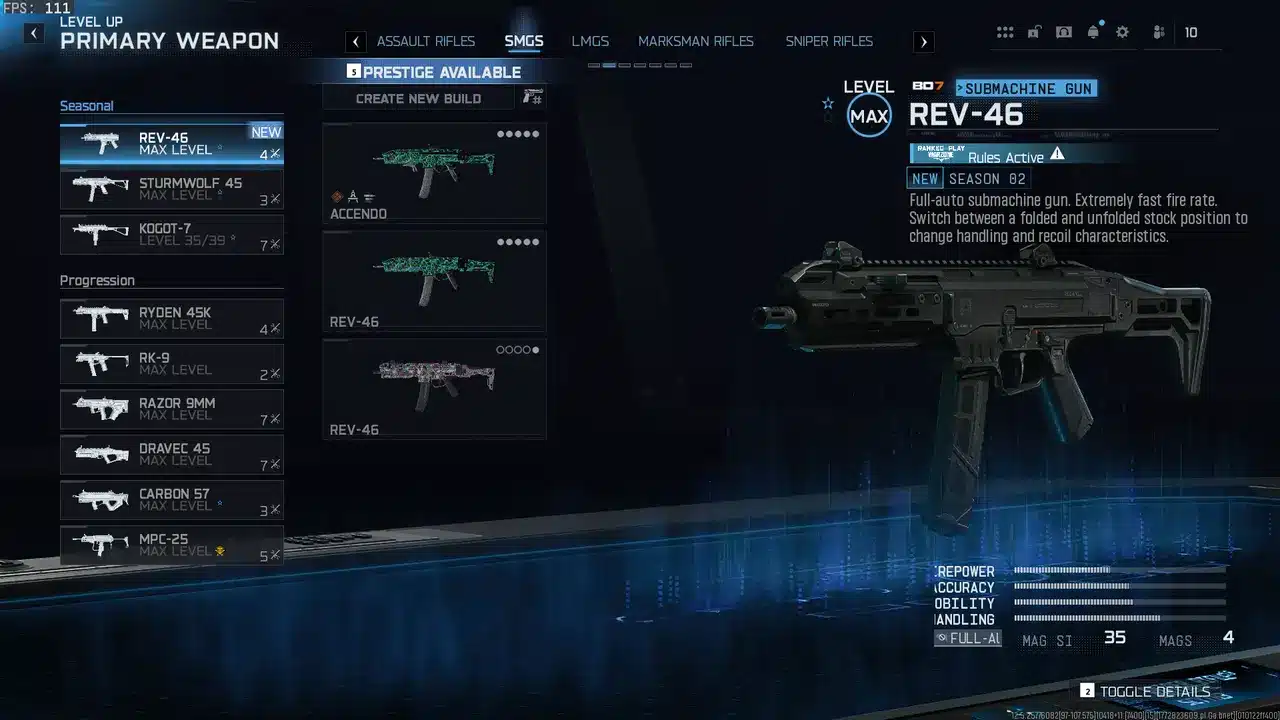
Task: Choose the Kogot-7 from the list
Action: point(171,234)
